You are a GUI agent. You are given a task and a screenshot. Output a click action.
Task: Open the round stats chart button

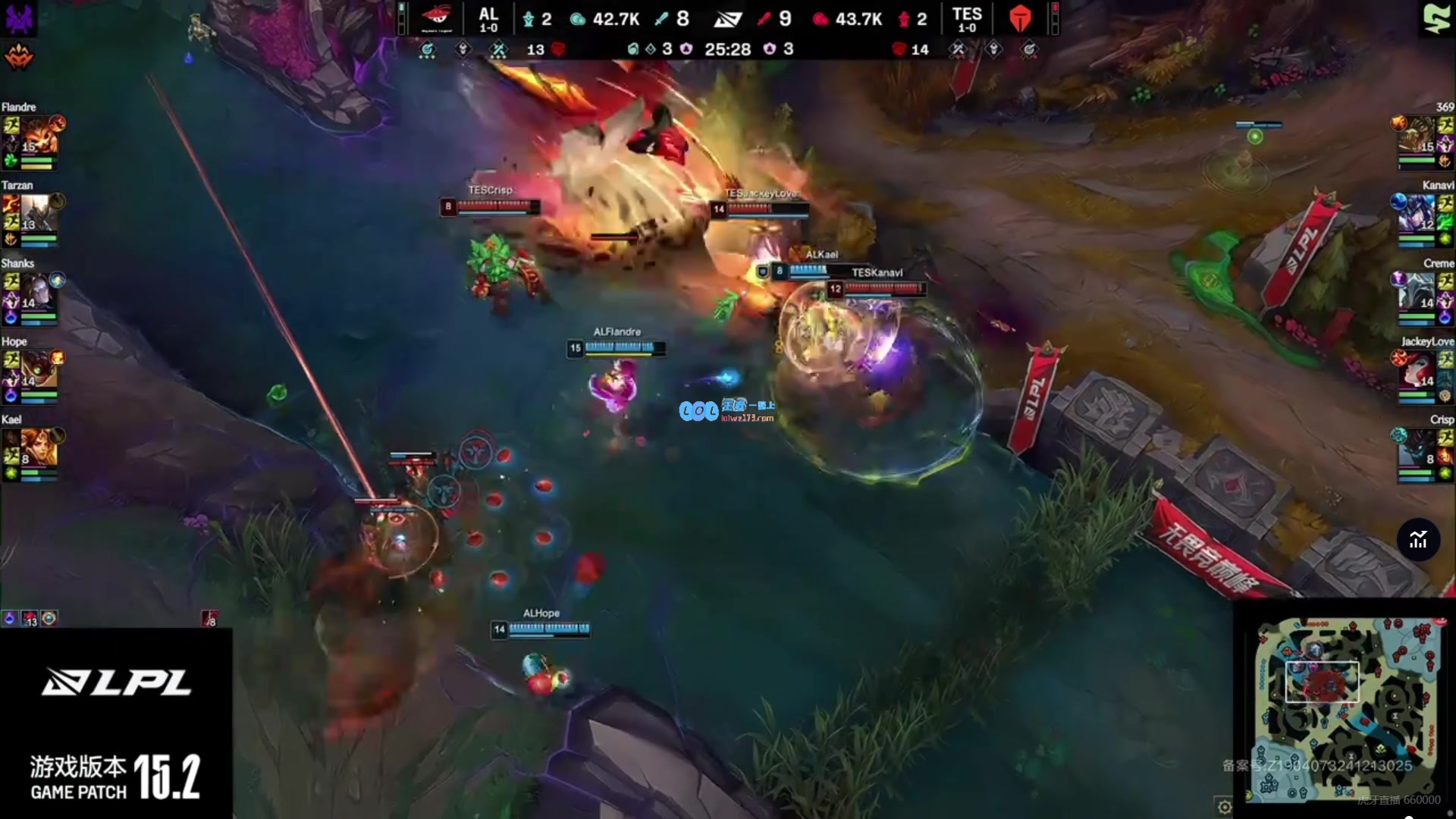[x=1418, y=540]
